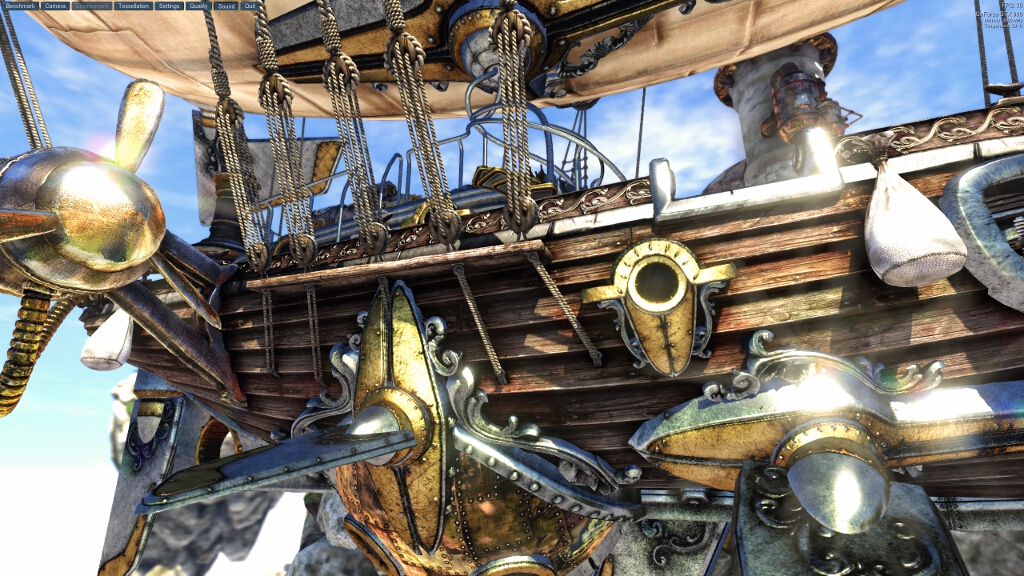This screenshot has height=576, width=1024.
Task: Start the Benchmark run
Action: pyautogui.click(x=20, y=6)
